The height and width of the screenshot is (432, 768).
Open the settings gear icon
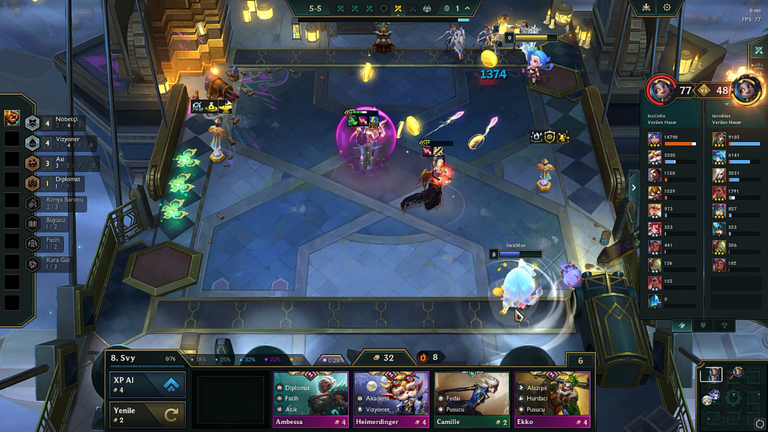[x=667, y=7]
